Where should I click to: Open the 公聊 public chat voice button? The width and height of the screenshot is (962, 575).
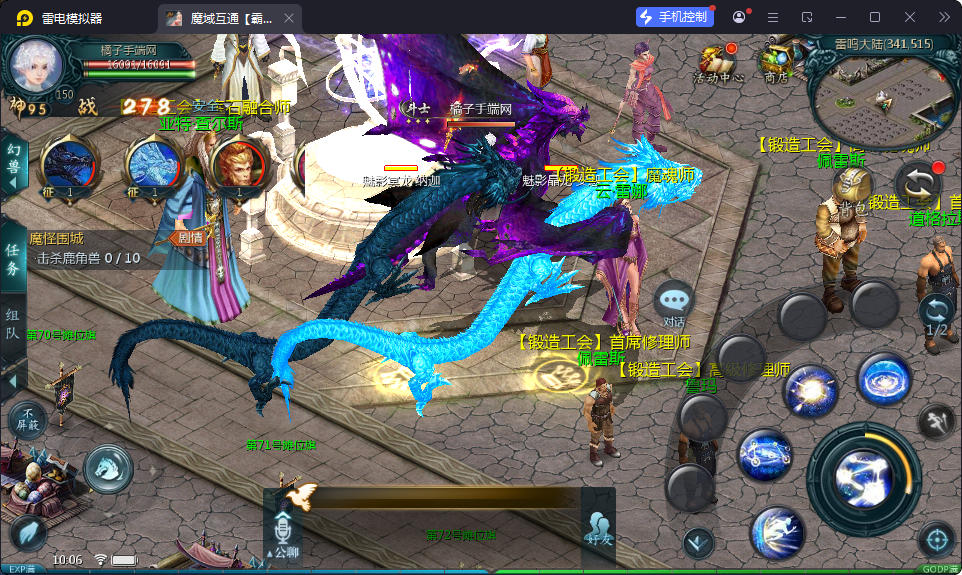pyautogui.click(x=283, y=533)
